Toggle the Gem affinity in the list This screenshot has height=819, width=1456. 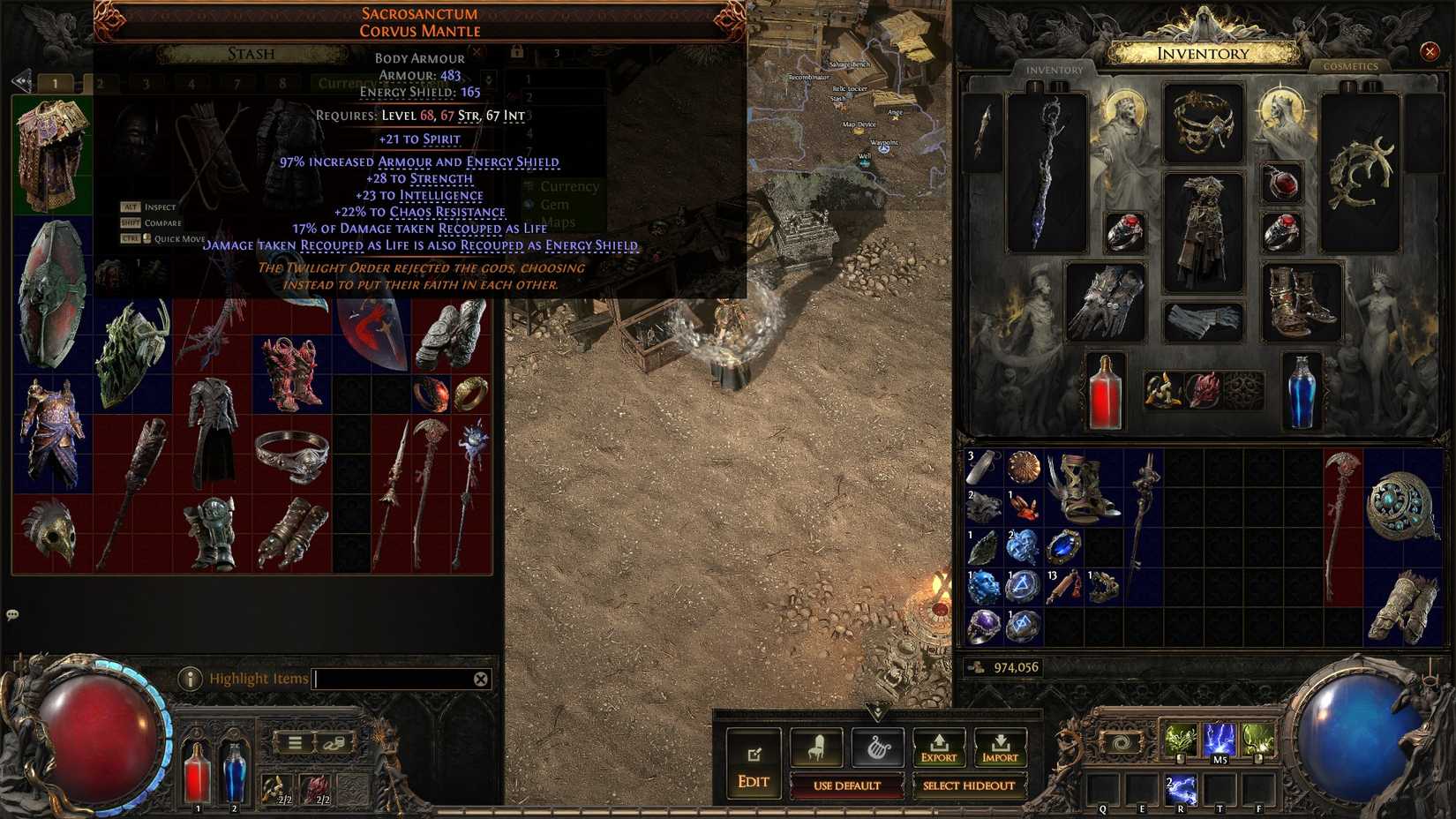tap(556, 204)
